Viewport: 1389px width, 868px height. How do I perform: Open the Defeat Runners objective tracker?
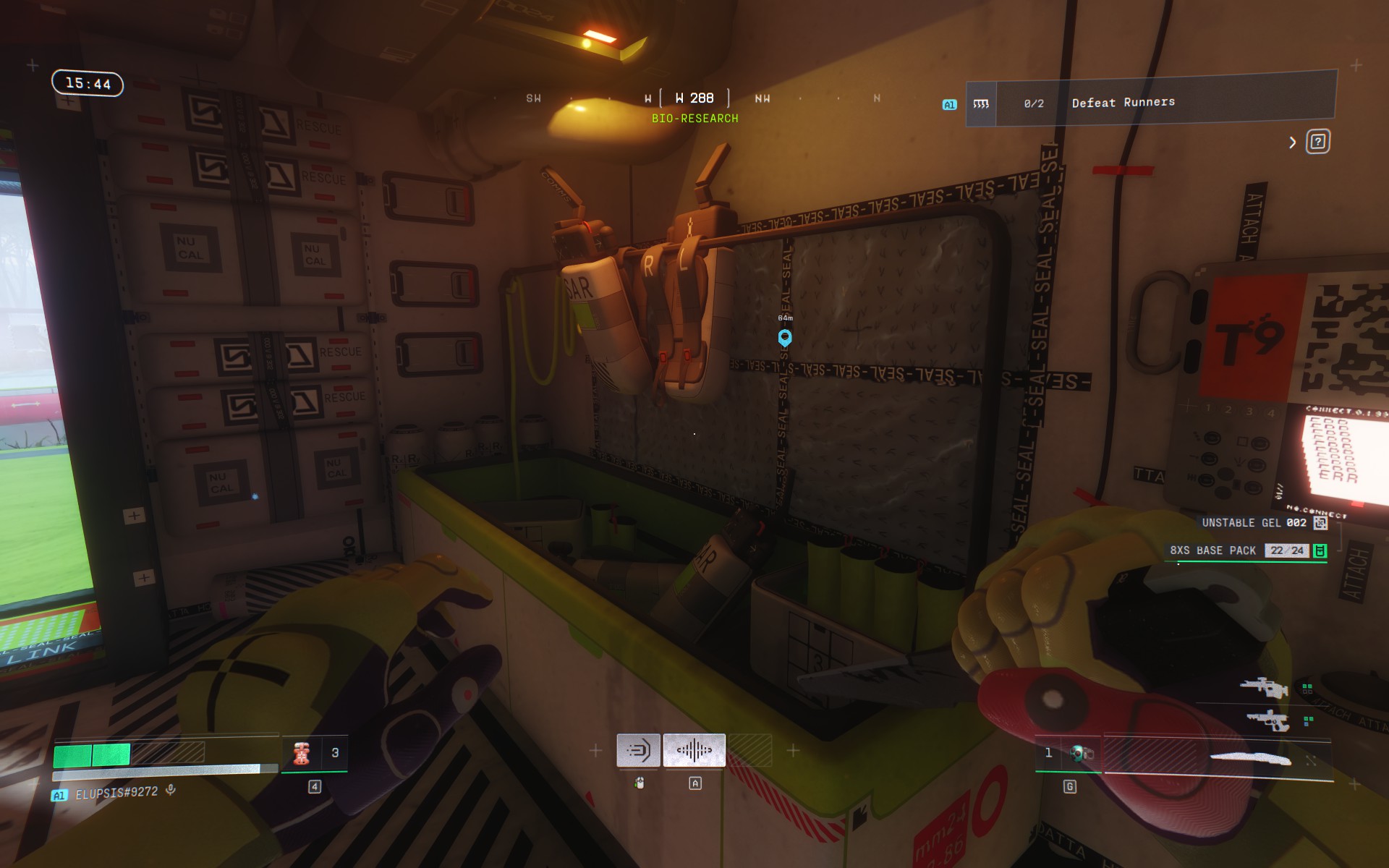tap(1150, 103)
